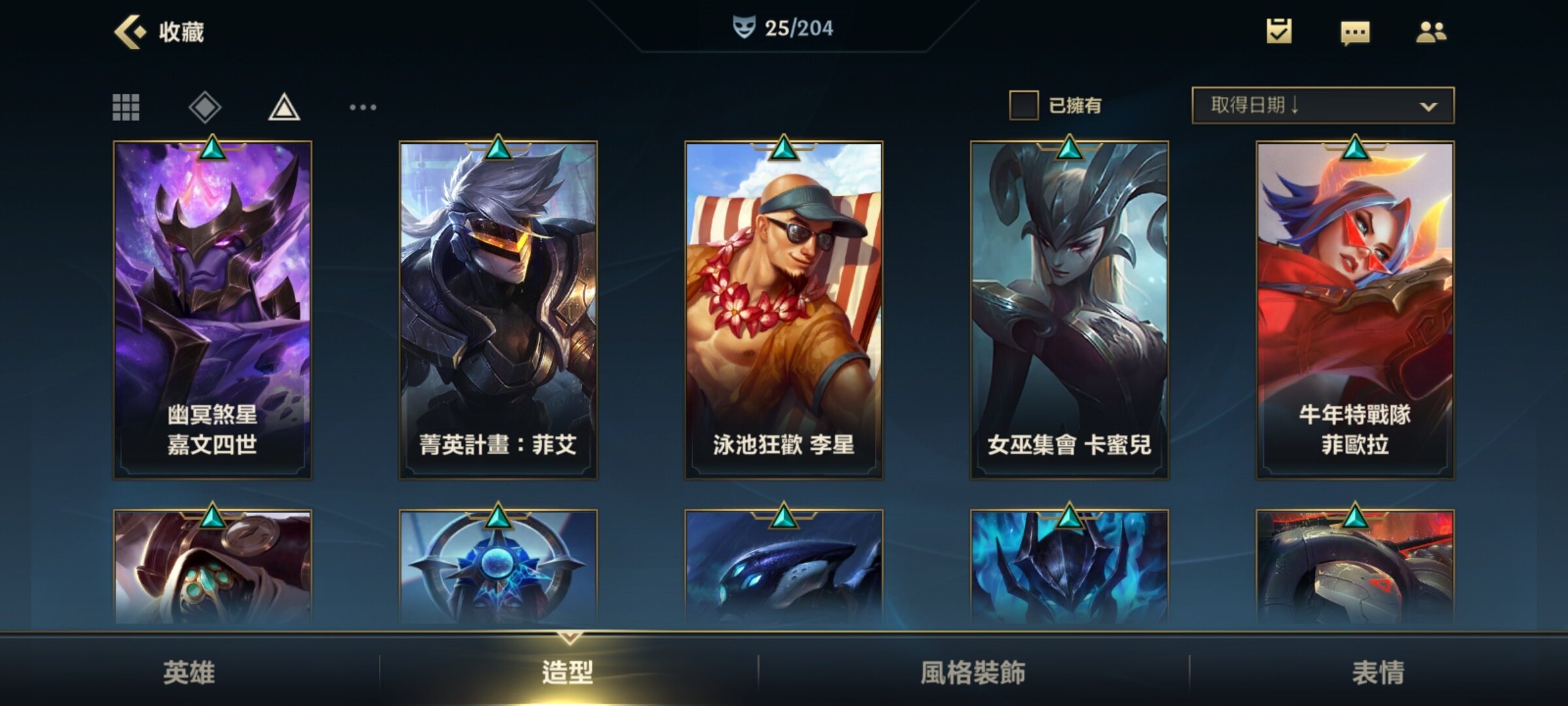View the 女巫集會 卡蜜兒 skin card
The image size is (1568, 706).
1069,311
